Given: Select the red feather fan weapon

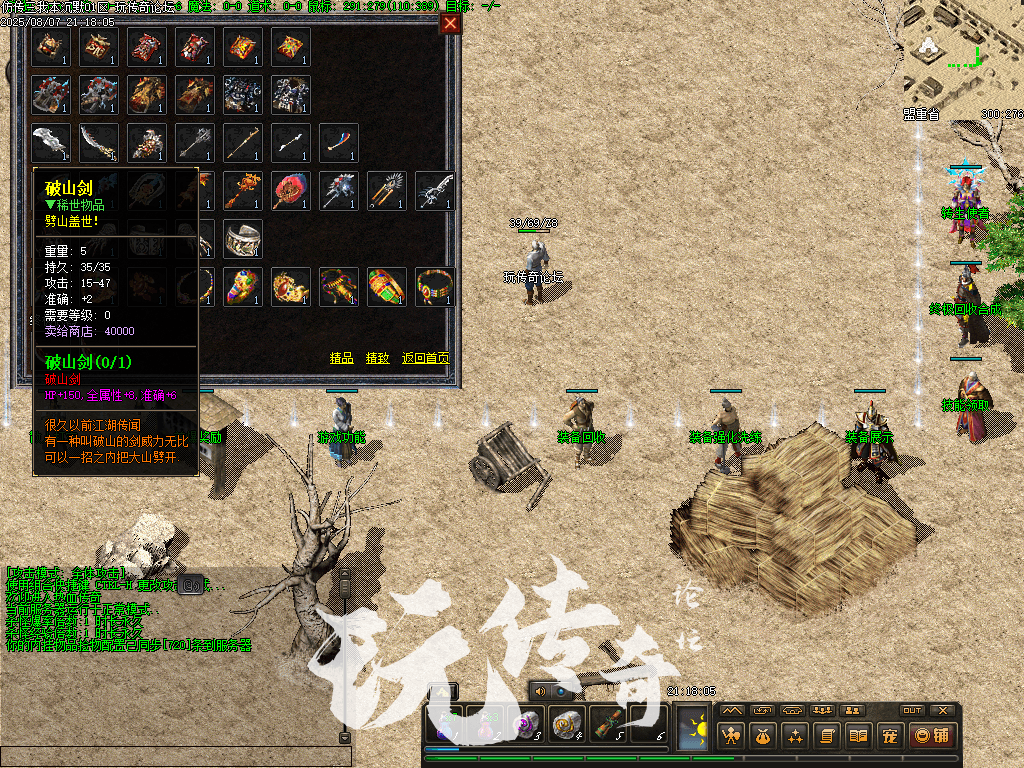Looking at the screenshot, I should (x=291, y=190).
